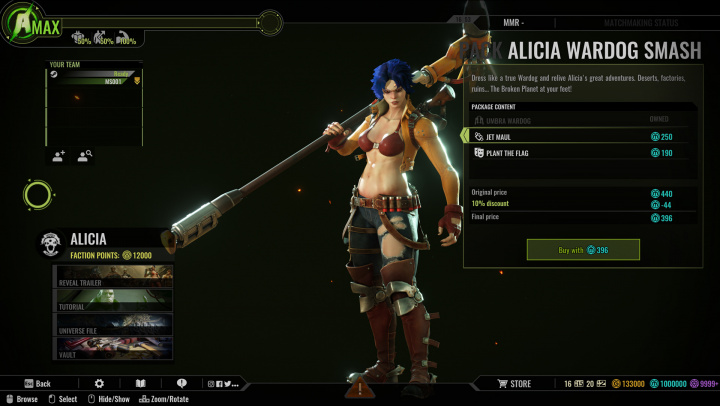Screen dimensions: 720x406
Task: Click the exclamation speech bubble icon
Action: (x=182, y=383)
